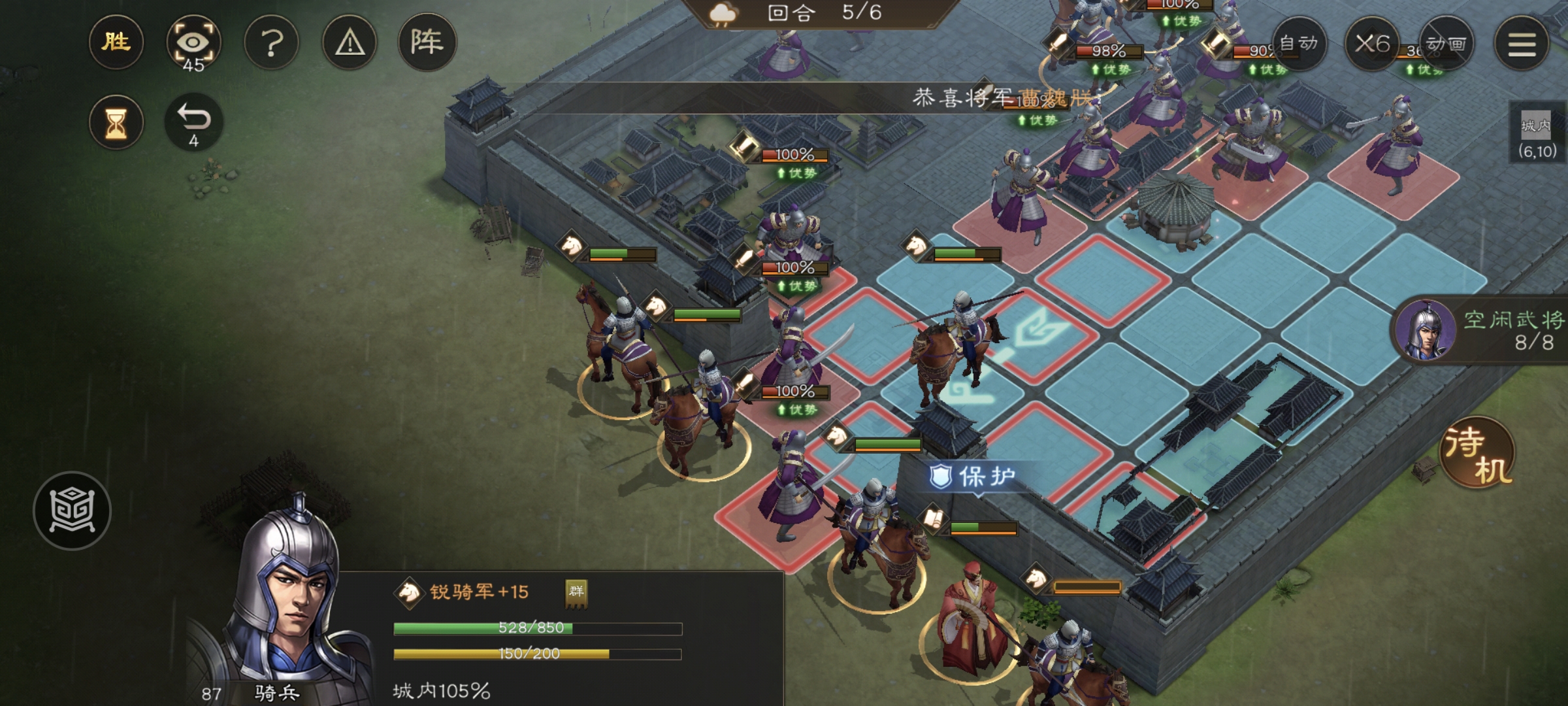Select the highlighted tile with the arrow marker
This screenshot has width=1568, height=706.
(x=1039, y=333)
